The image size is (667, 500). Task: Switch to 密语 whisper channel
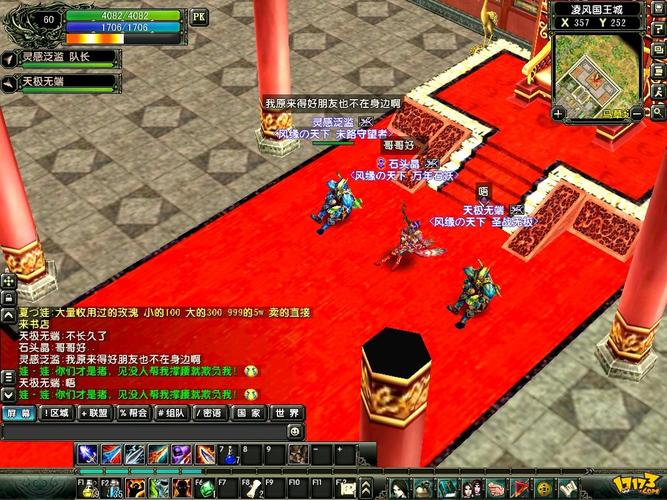point(211,412)
